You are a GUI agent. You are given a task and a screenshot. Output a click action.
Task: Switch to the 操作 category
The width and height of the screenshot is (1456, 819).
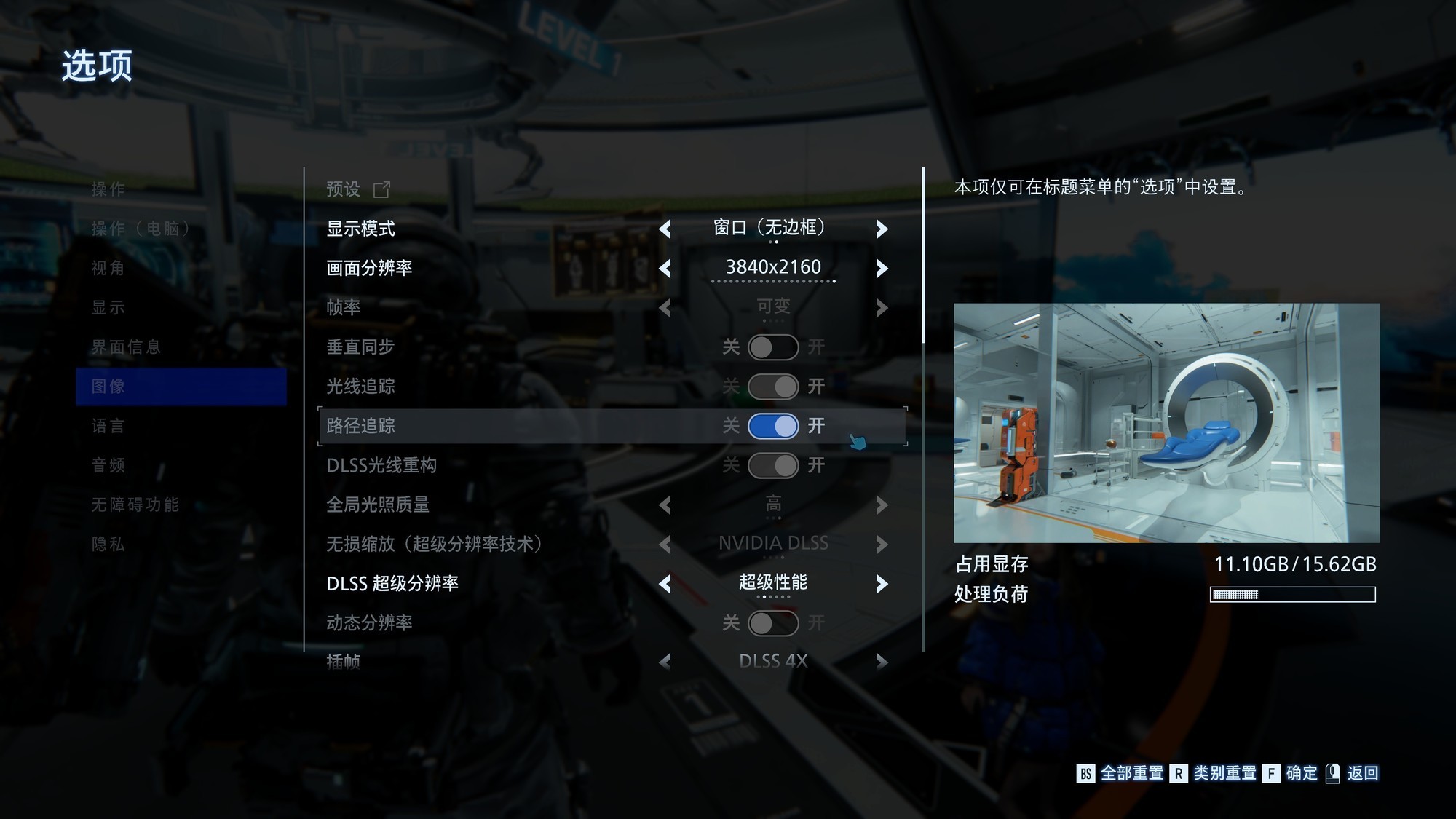[x=108, y=189]
